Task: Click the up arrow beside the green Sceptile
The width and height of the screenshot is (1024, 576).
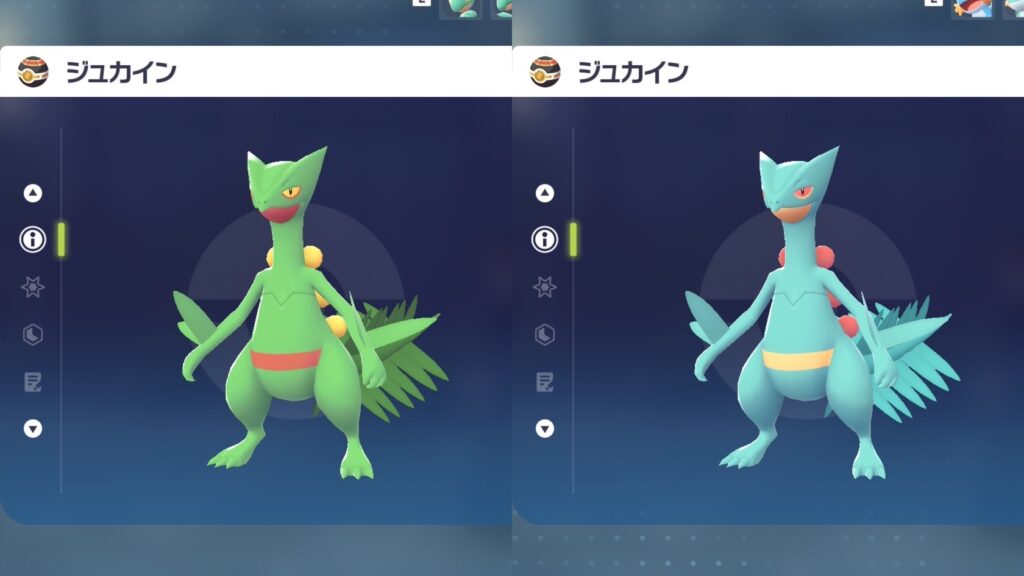Action: [33, 193]
